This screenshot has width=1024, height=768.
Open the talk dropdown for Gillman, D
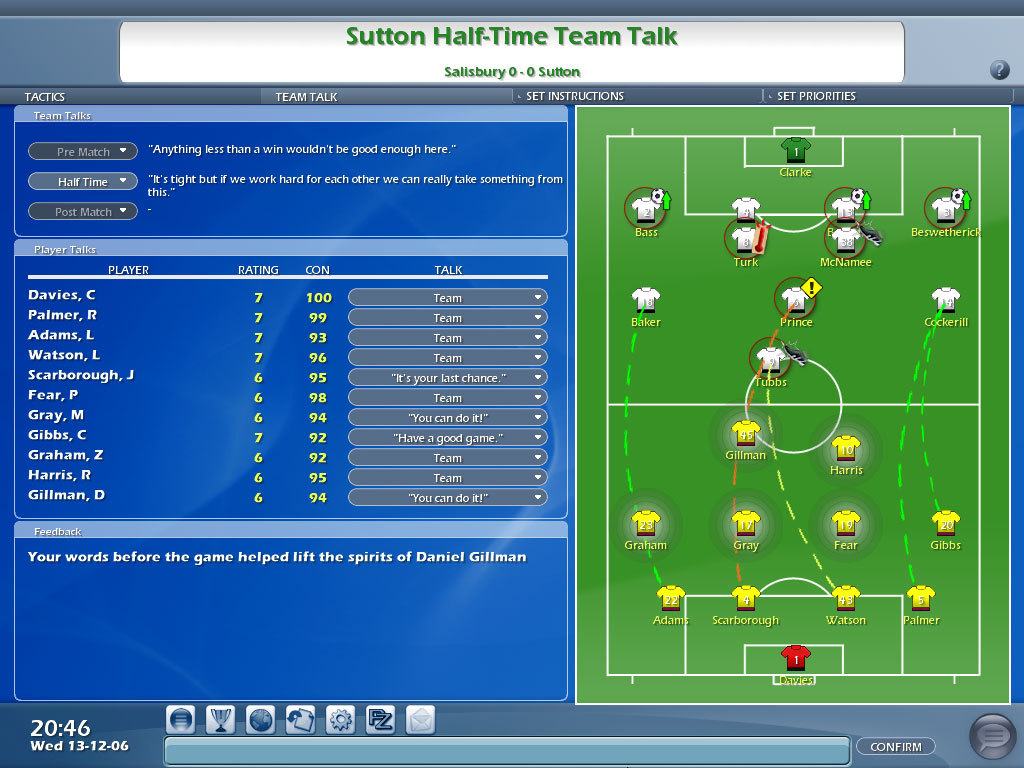447,498
